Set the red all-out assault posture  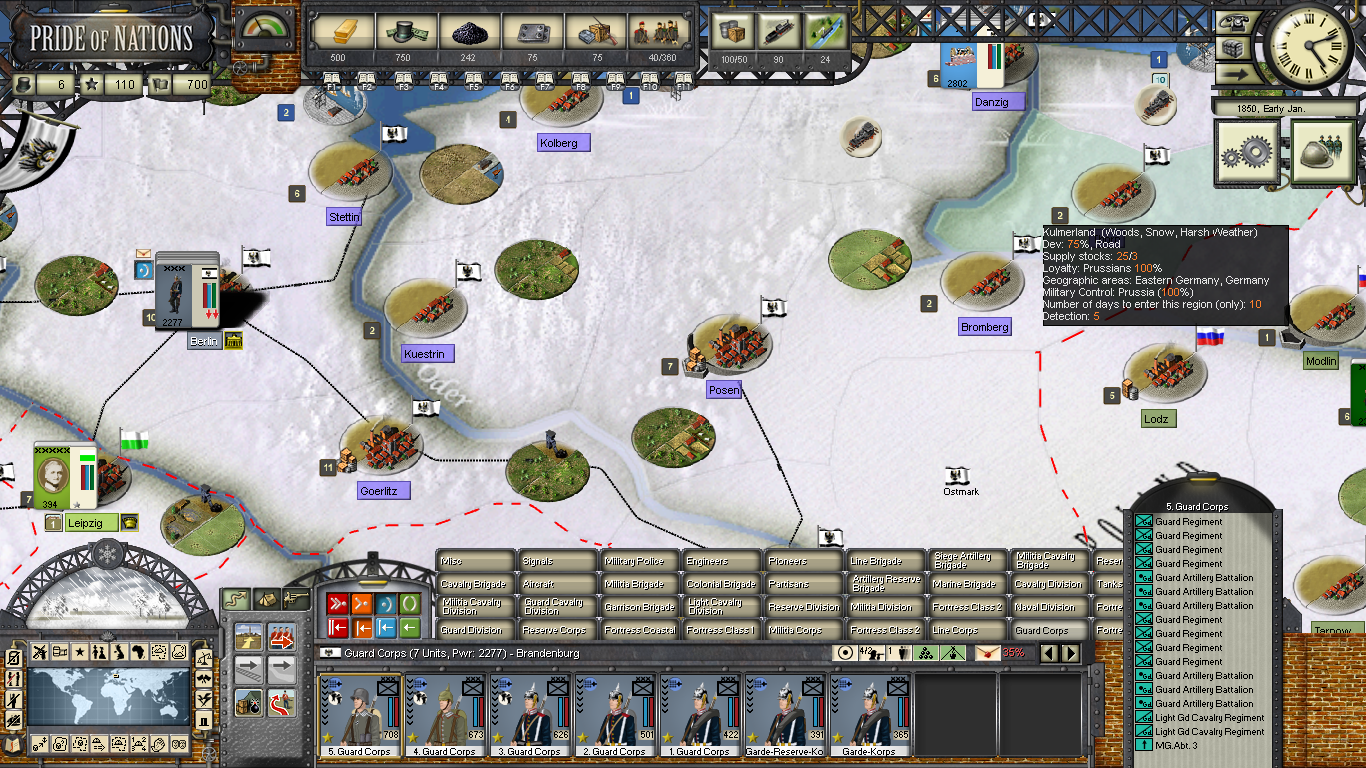[x=337, y=604]
